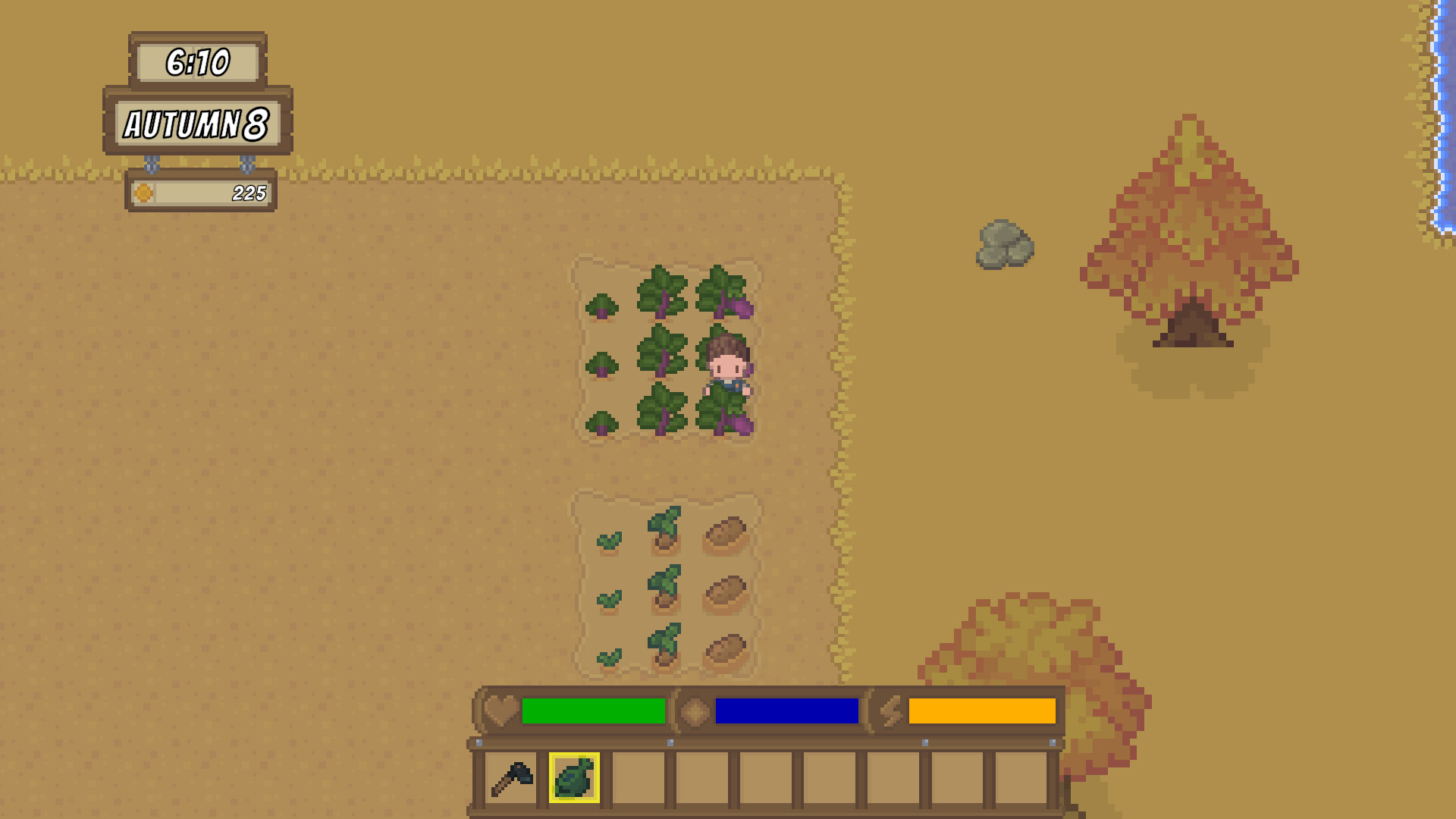The width and height of the screenshot is (1456, 819).
Task: Click the Autumn 8 date sign
Action: (196, 124)
